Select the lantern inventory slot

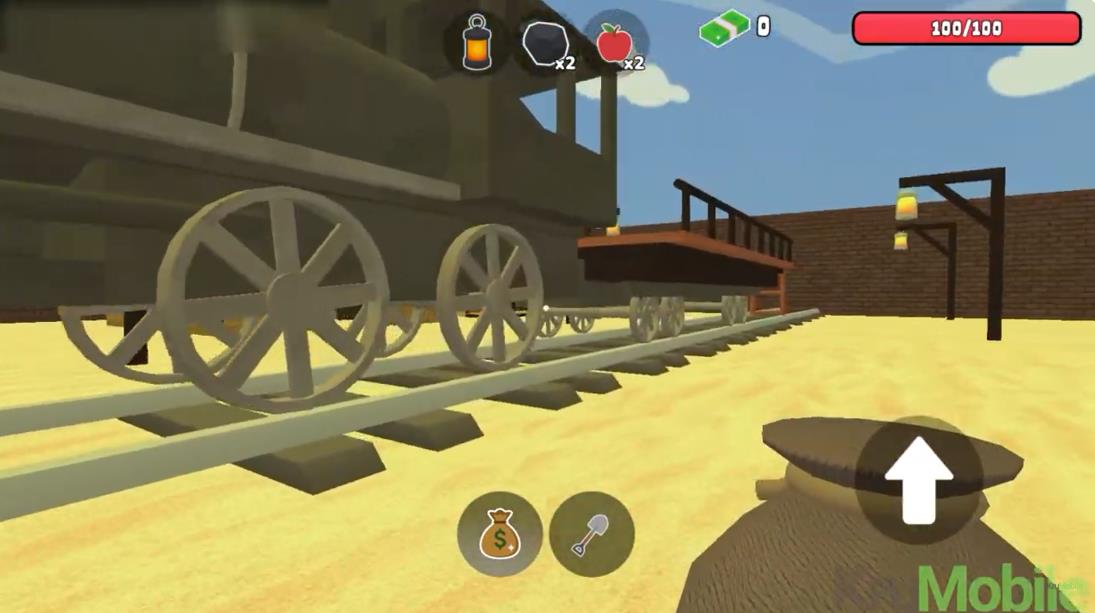[x=478, y=43]
